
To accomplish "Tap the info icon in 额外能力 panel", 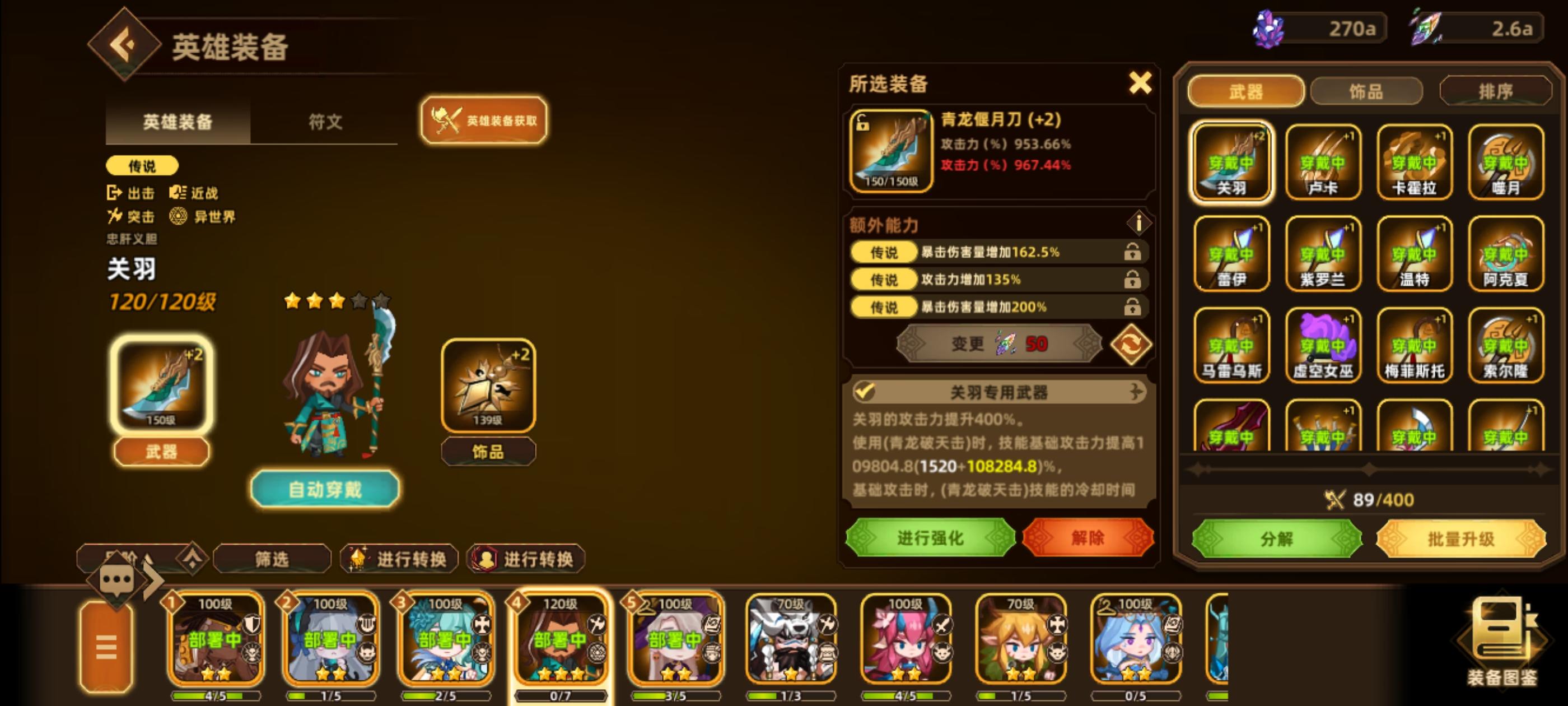I will [x=1140, y=224].
